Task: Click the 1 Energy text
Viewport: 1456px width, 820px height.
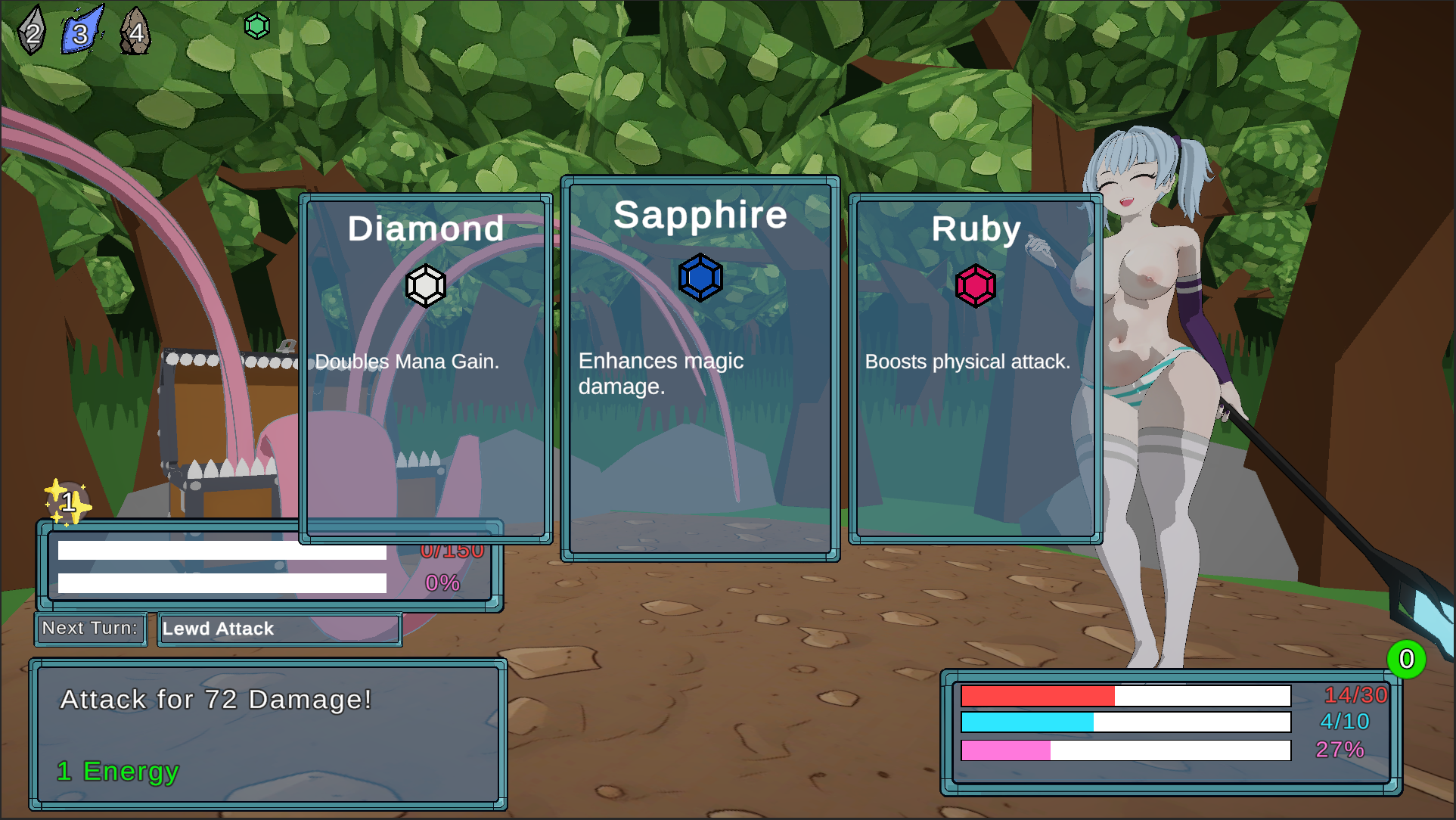Action: [116, 772]
